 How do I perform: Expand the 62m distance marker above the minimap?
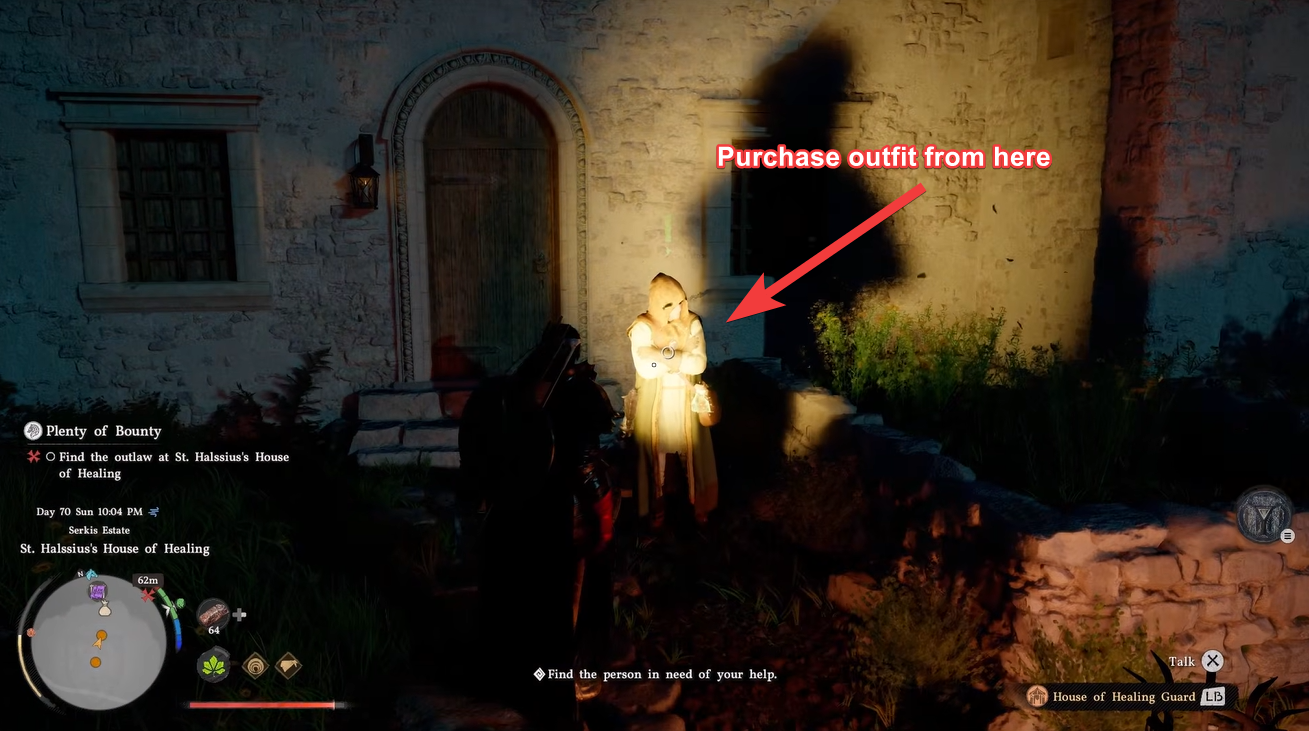tap(147, 580)
